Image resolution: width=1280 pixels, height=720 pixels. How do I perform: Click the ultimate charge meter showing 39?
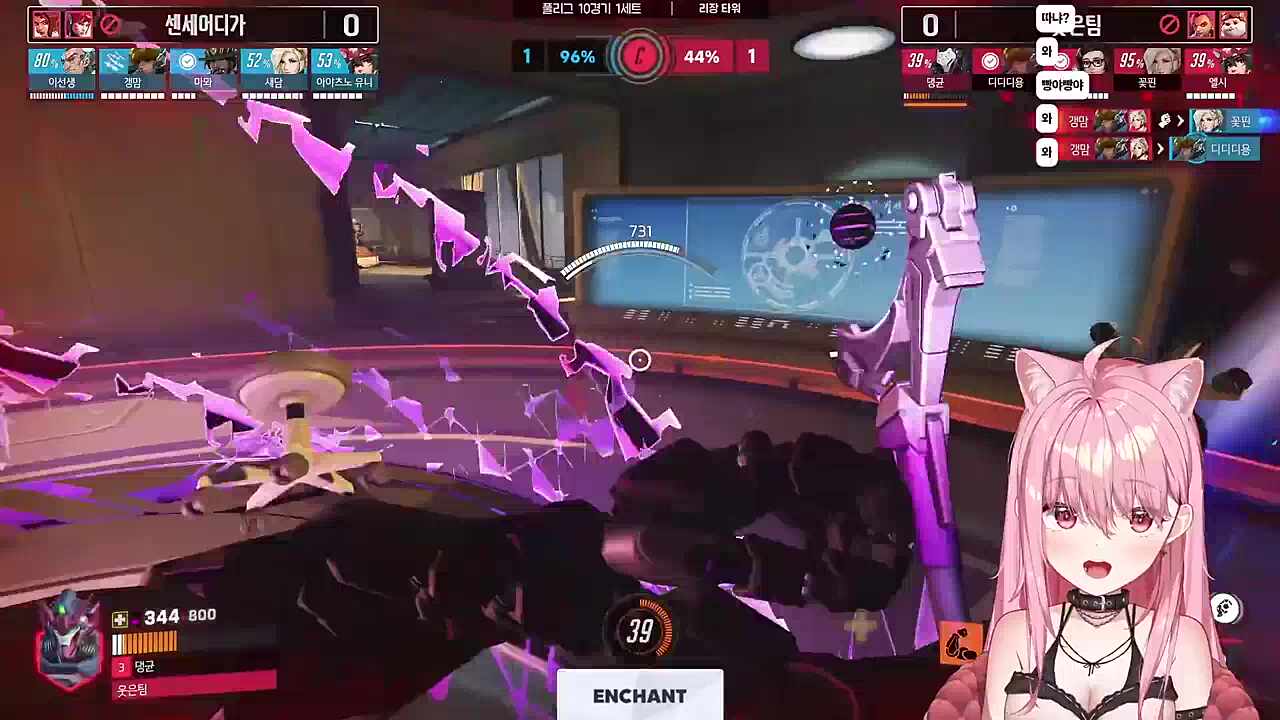[640, 630]
